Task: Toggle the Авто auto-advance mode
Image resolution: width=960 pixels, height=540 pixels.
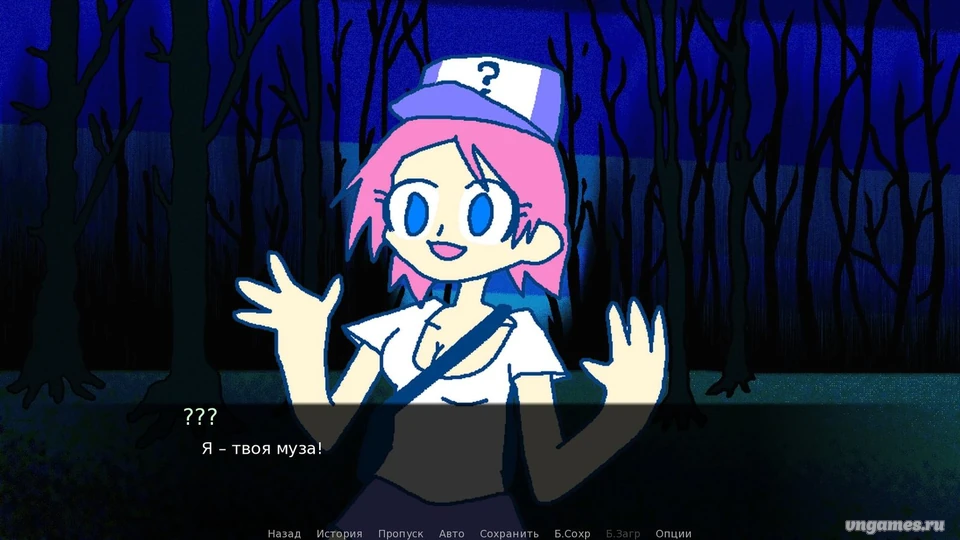Action: click(x=451, y=533)
